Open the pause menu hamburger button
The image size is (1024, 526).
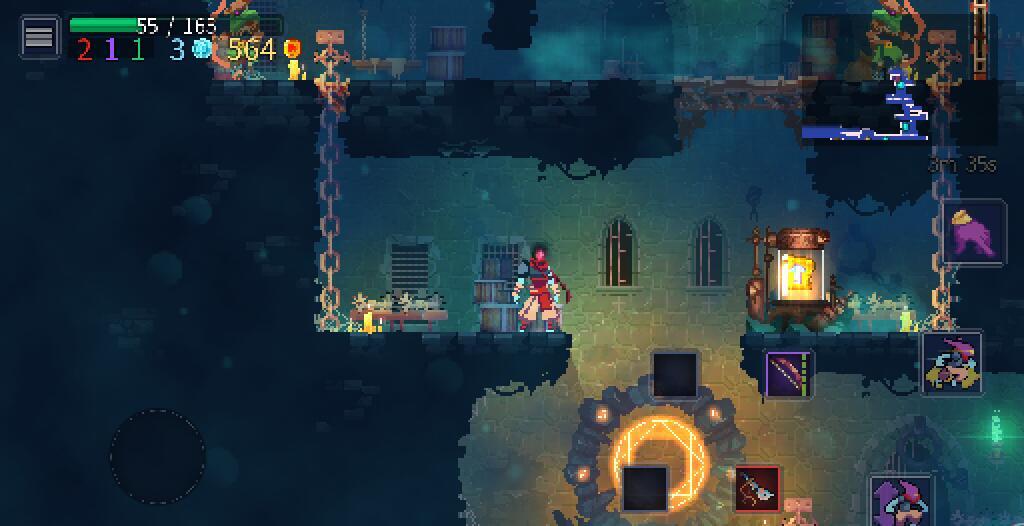[39, 37]
